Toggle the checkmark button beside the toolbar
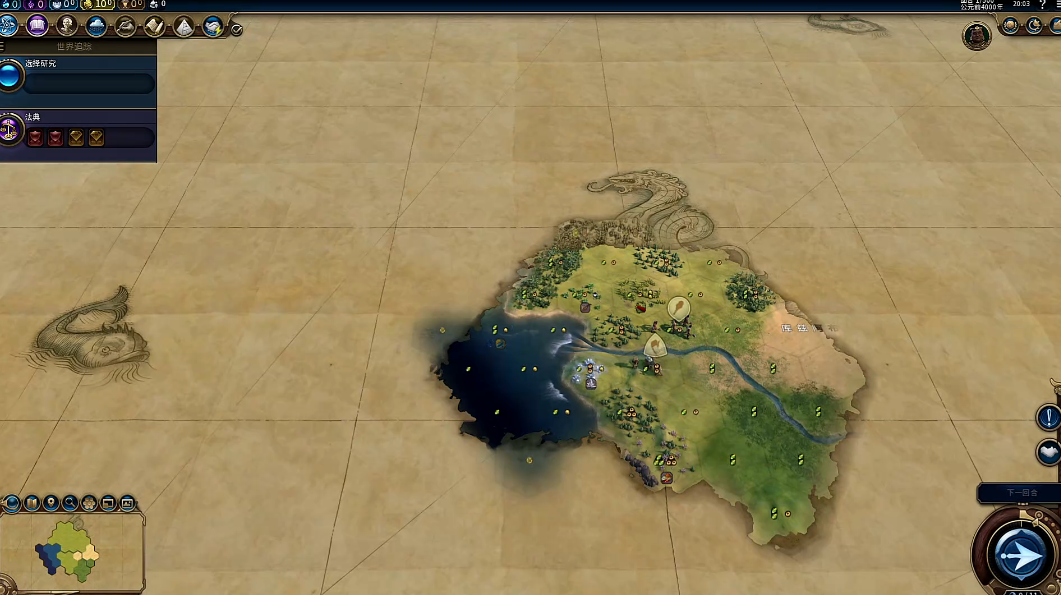1061x595 pixels. [x=236, y=29]
